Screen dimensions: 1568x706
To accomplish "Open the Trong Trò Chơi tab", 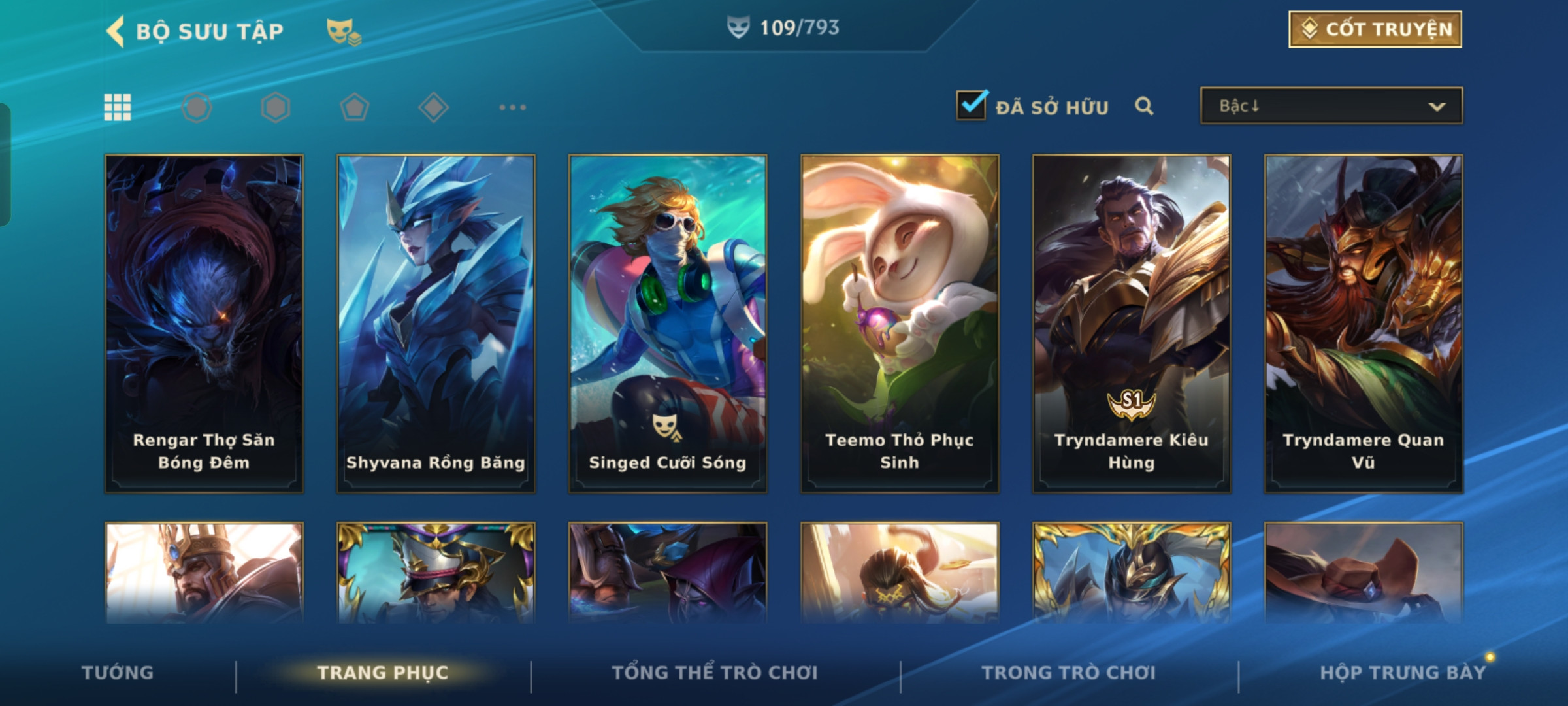I will (x=1069, y=673).
